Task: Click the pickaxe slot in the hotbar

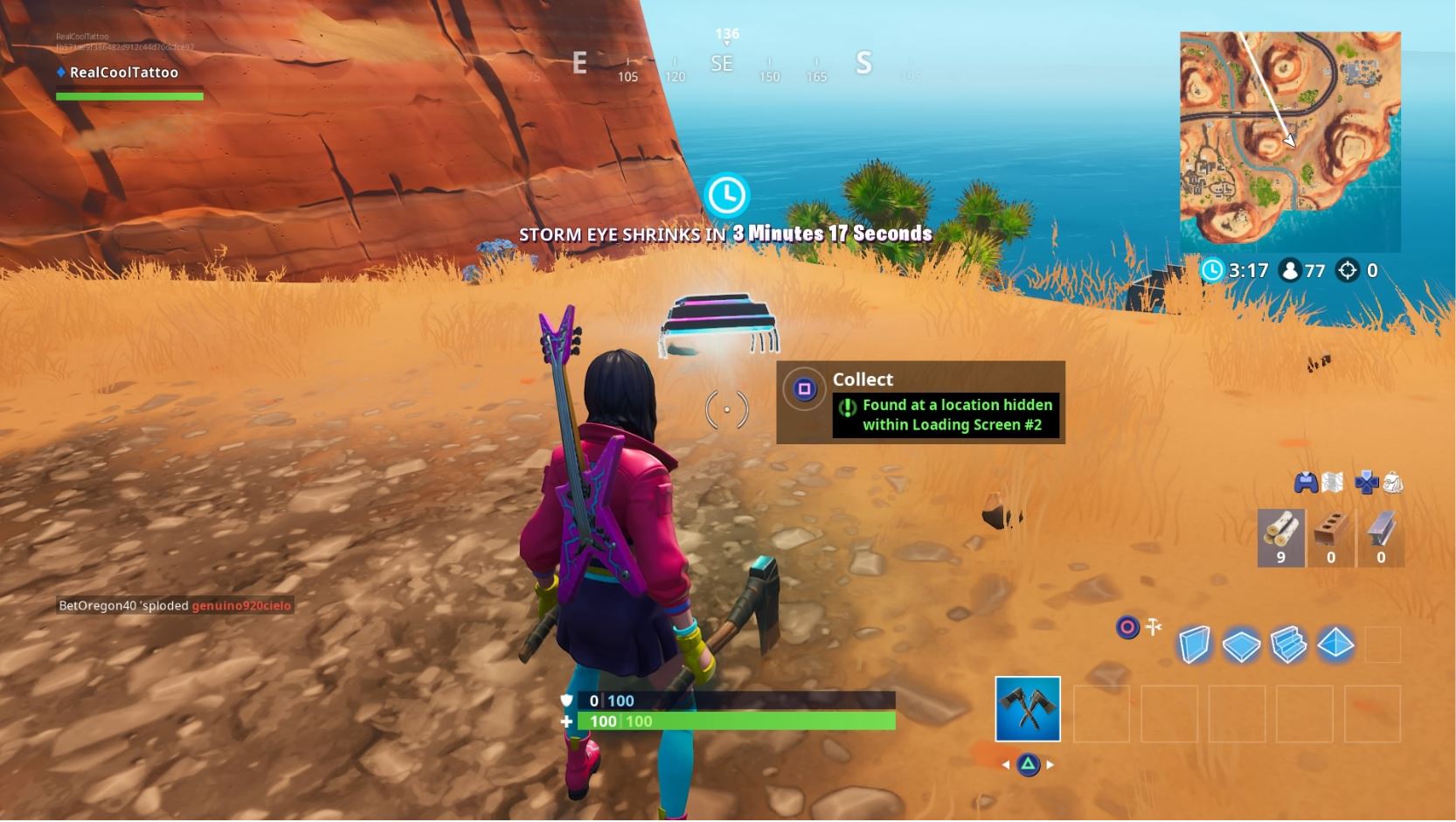Action: pos(1028,708)
